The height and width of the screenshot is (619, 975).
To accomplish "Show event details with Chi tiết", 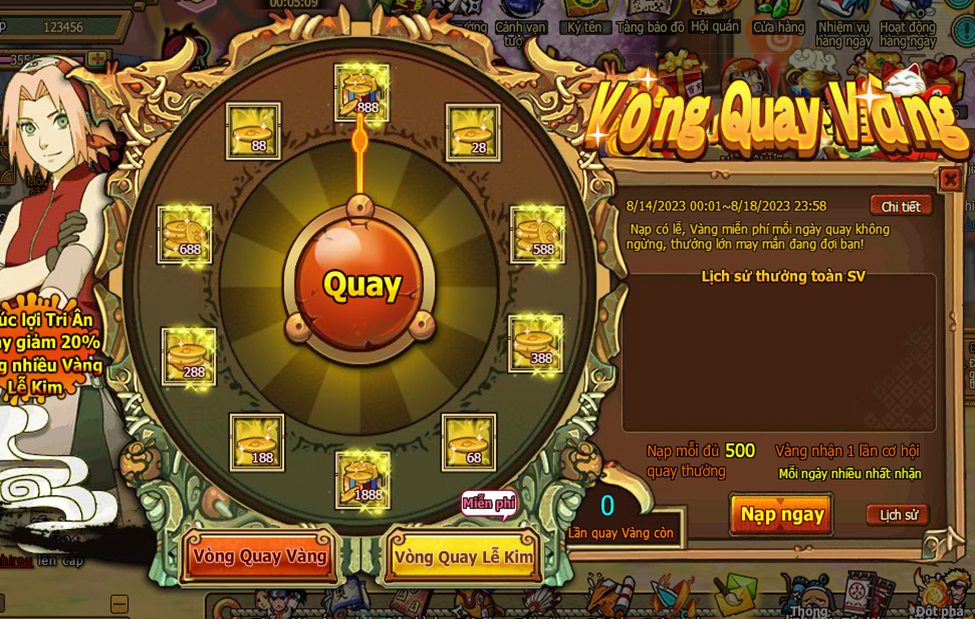I will 900,206.
